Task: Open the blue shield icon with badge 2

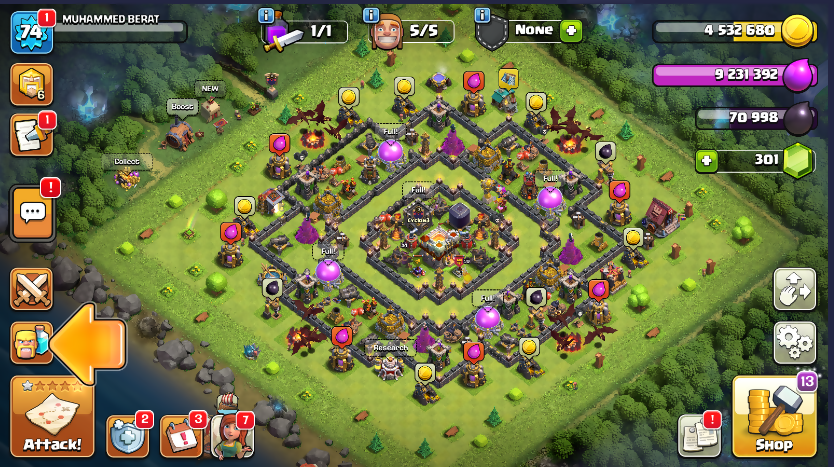Action: [x=127, y=435]
